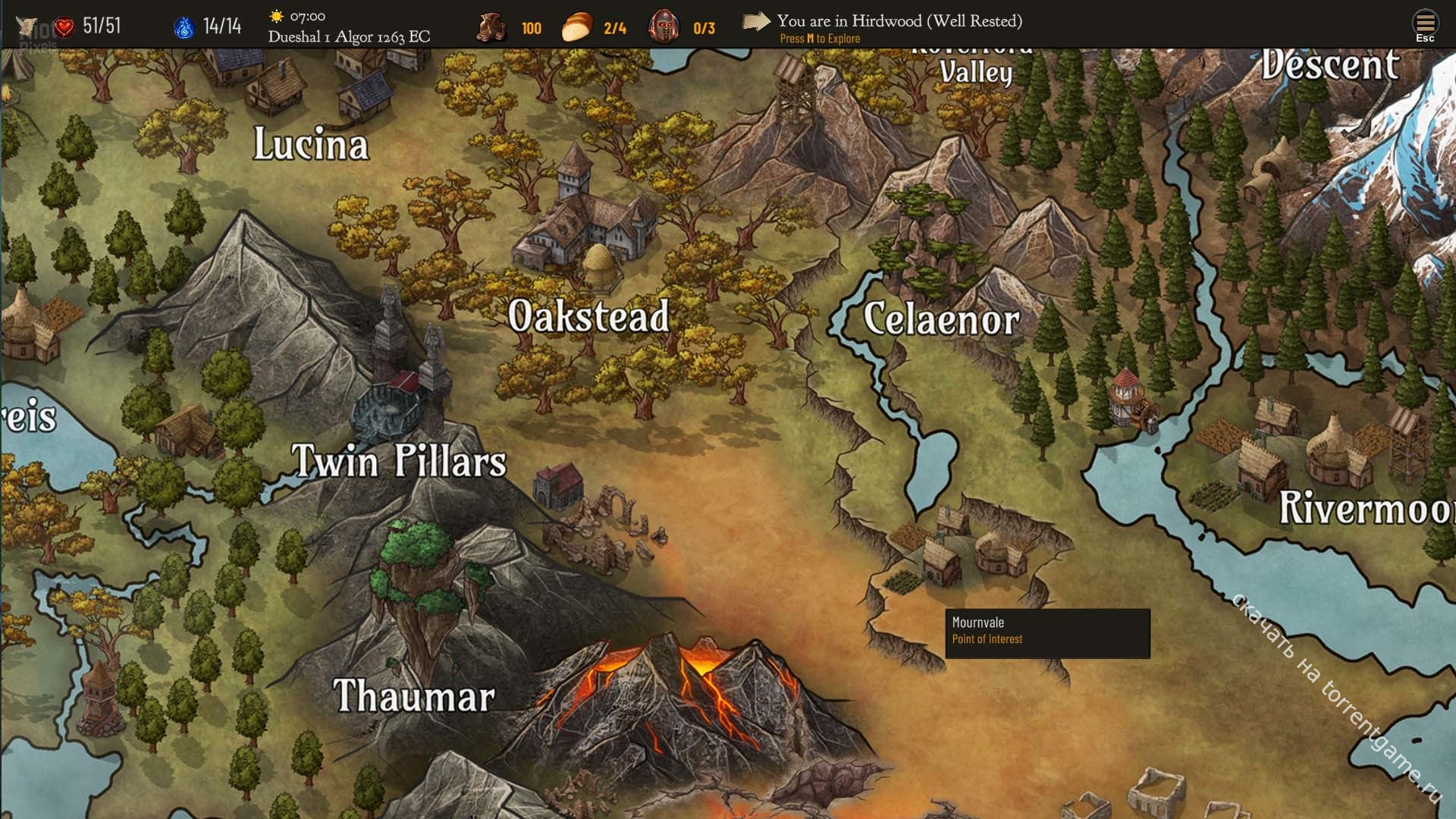1456x819 pixels.
Task: Select Rivermoor on the map
Action: click(x=1367, y=507)
